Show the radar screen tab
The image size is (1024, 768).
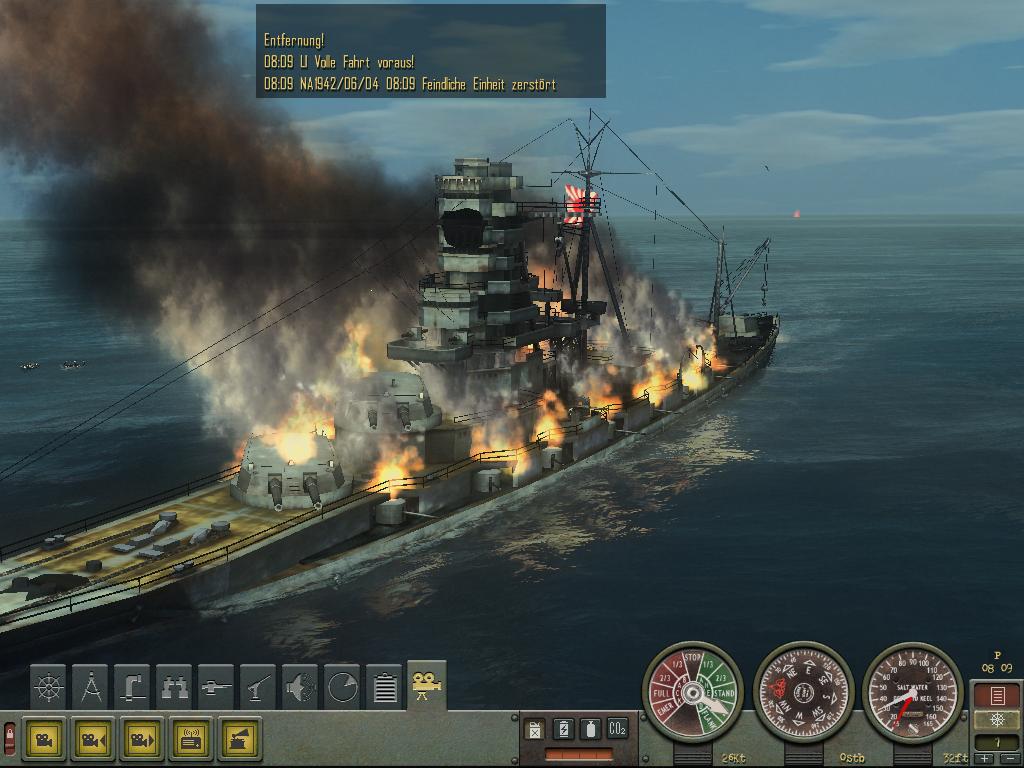pos(343,686)
